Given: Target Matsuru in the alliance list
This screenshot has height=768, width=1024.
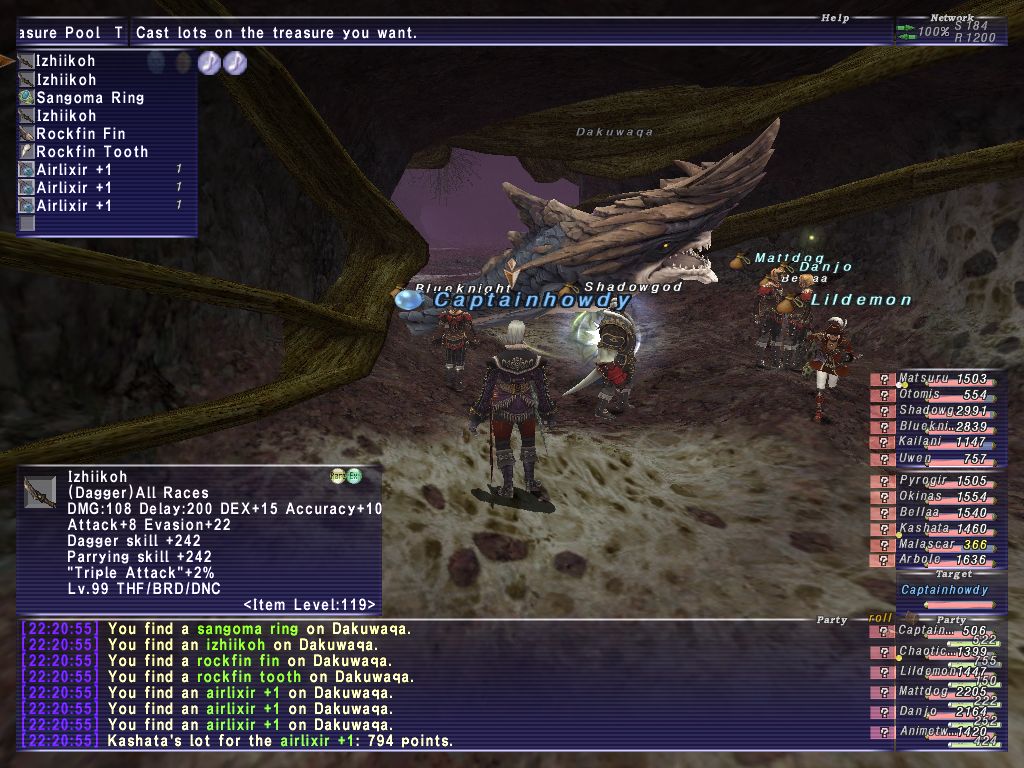Looking at the screenshot, I should [929, 379].
